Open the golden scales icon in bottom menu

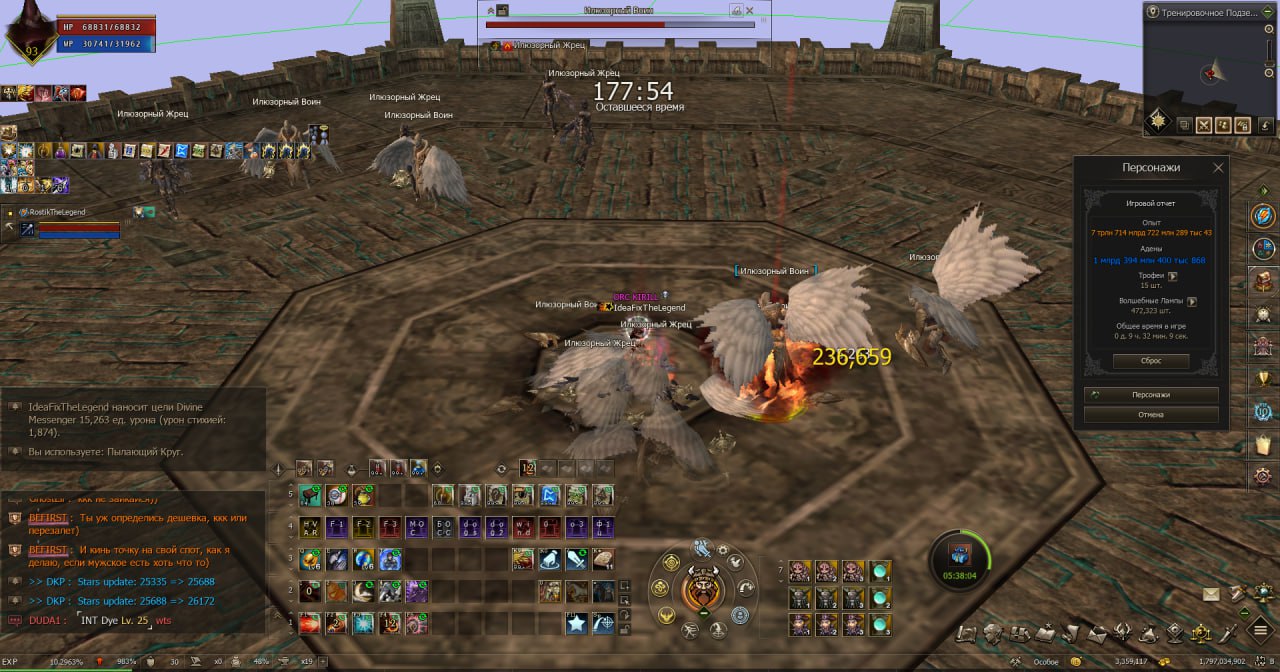coord(1200,632)
